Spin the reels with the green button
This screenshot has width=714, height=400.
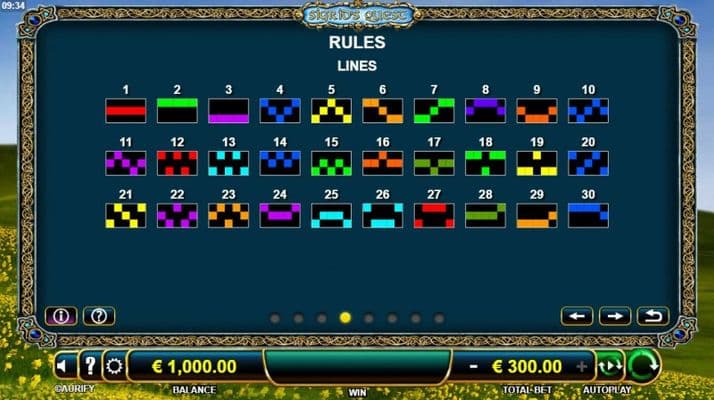tap(643, 366)
